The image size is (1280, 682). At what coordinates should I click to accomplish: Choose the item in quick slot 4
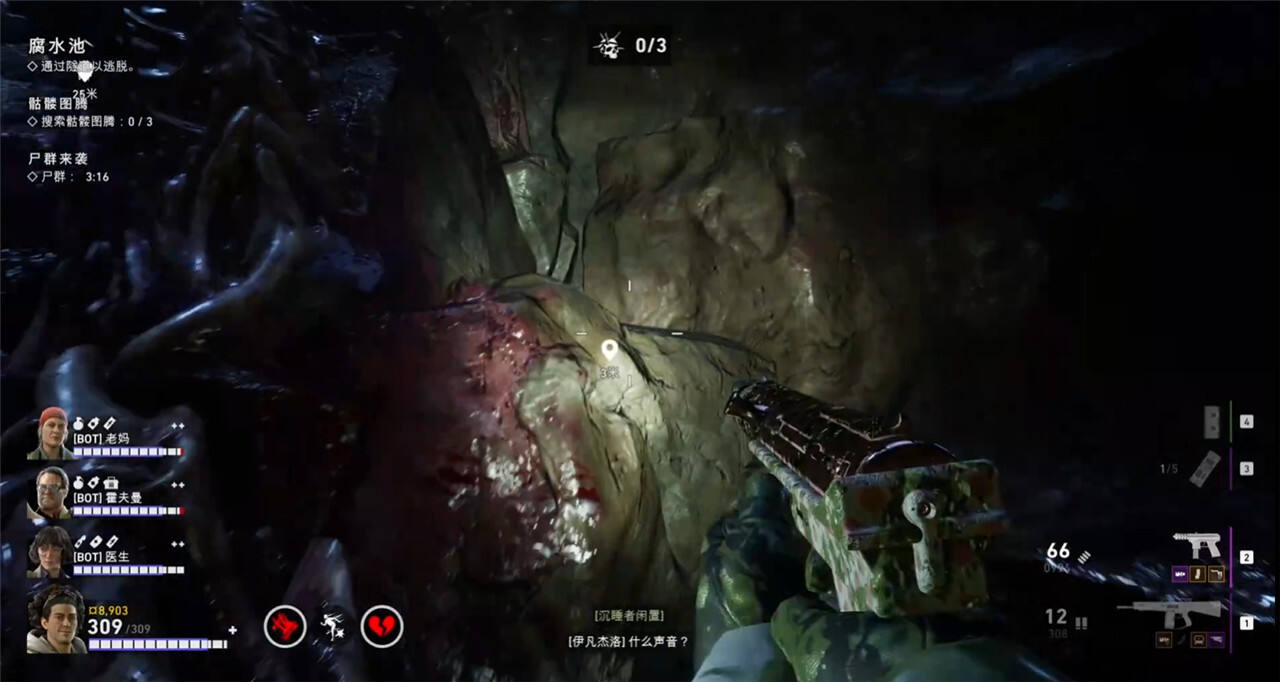click(1212, 421)
